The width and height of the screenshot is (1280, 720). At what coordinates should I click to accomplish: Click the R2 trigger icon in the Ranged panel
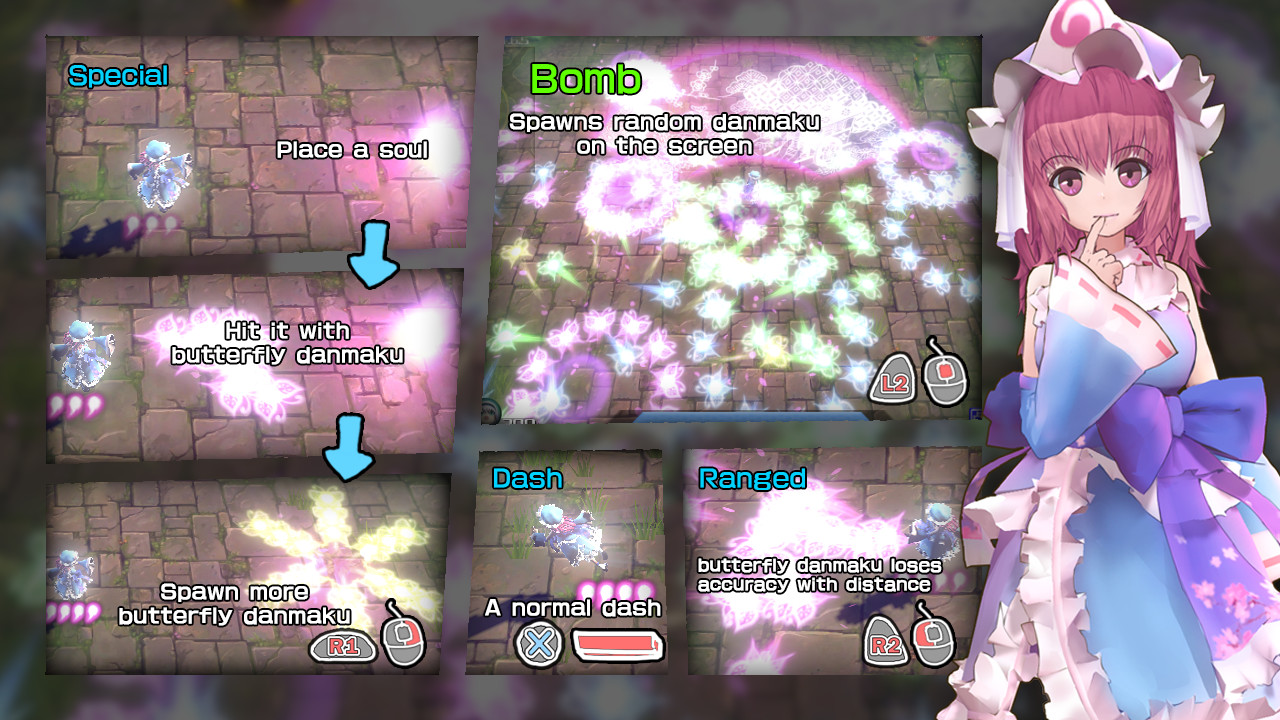pyautogui.click(x=885, y=642)
